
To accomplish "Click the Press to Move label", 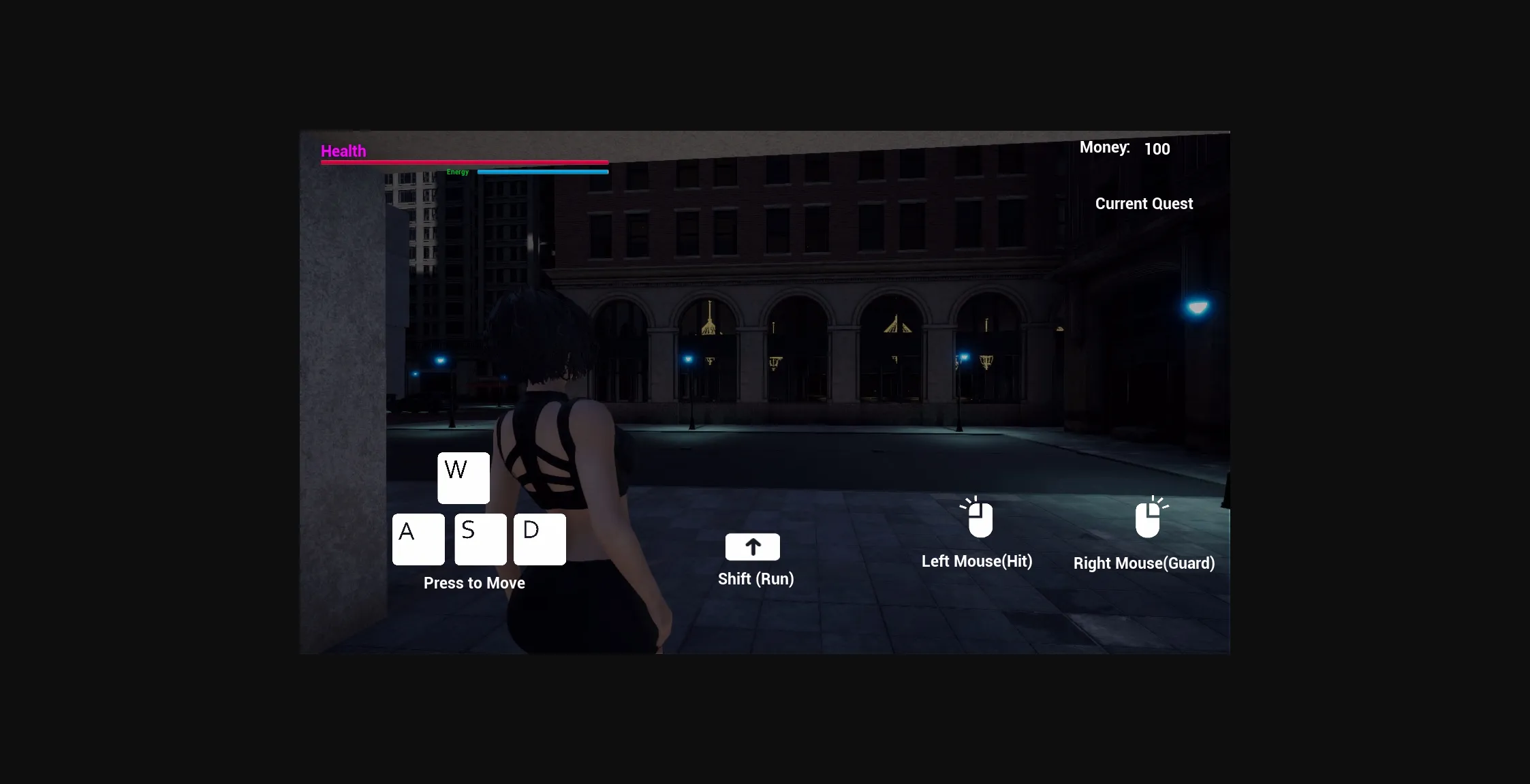I will 474,582.
